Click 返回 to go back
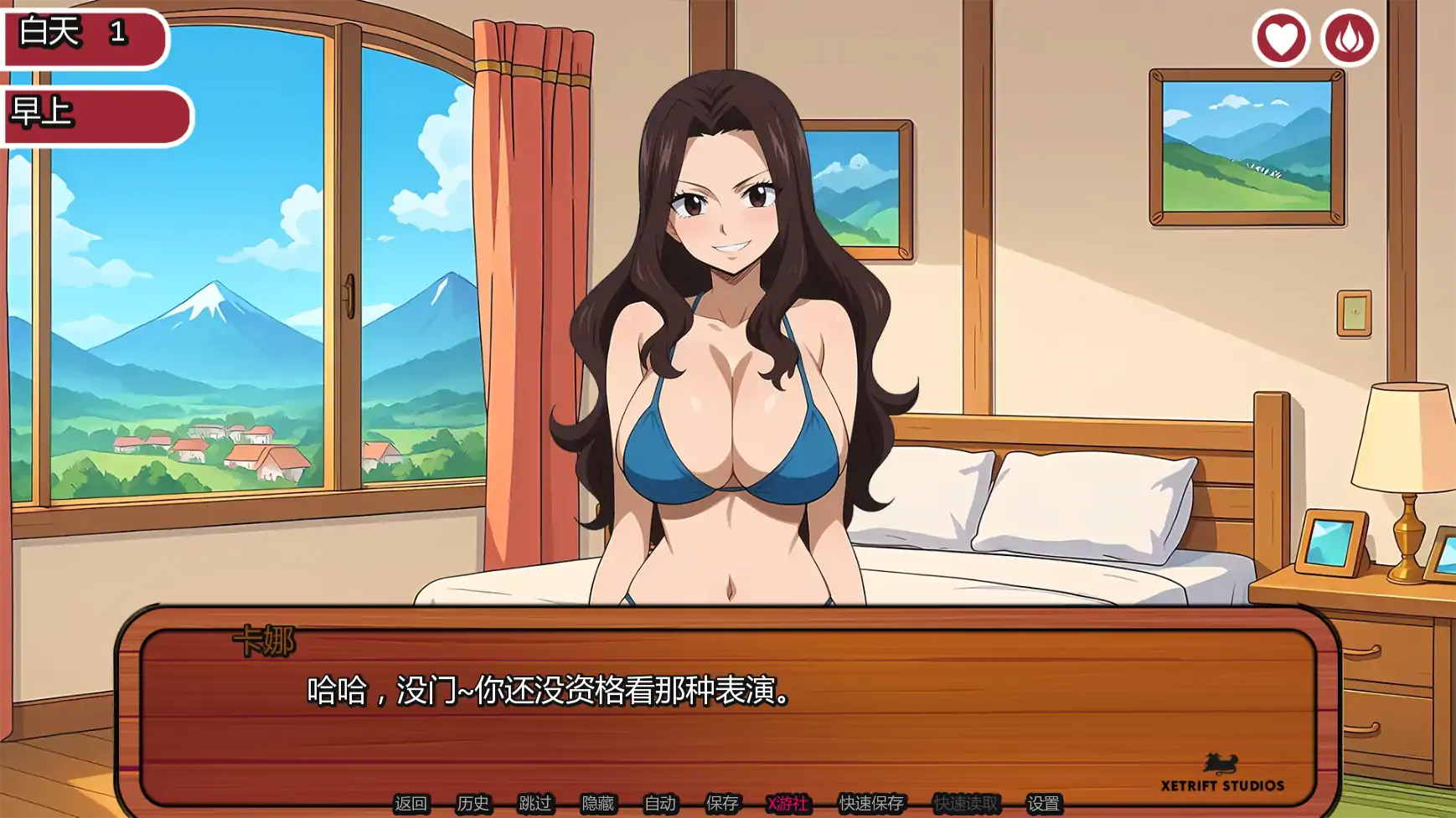 click(x=412, y=802)
